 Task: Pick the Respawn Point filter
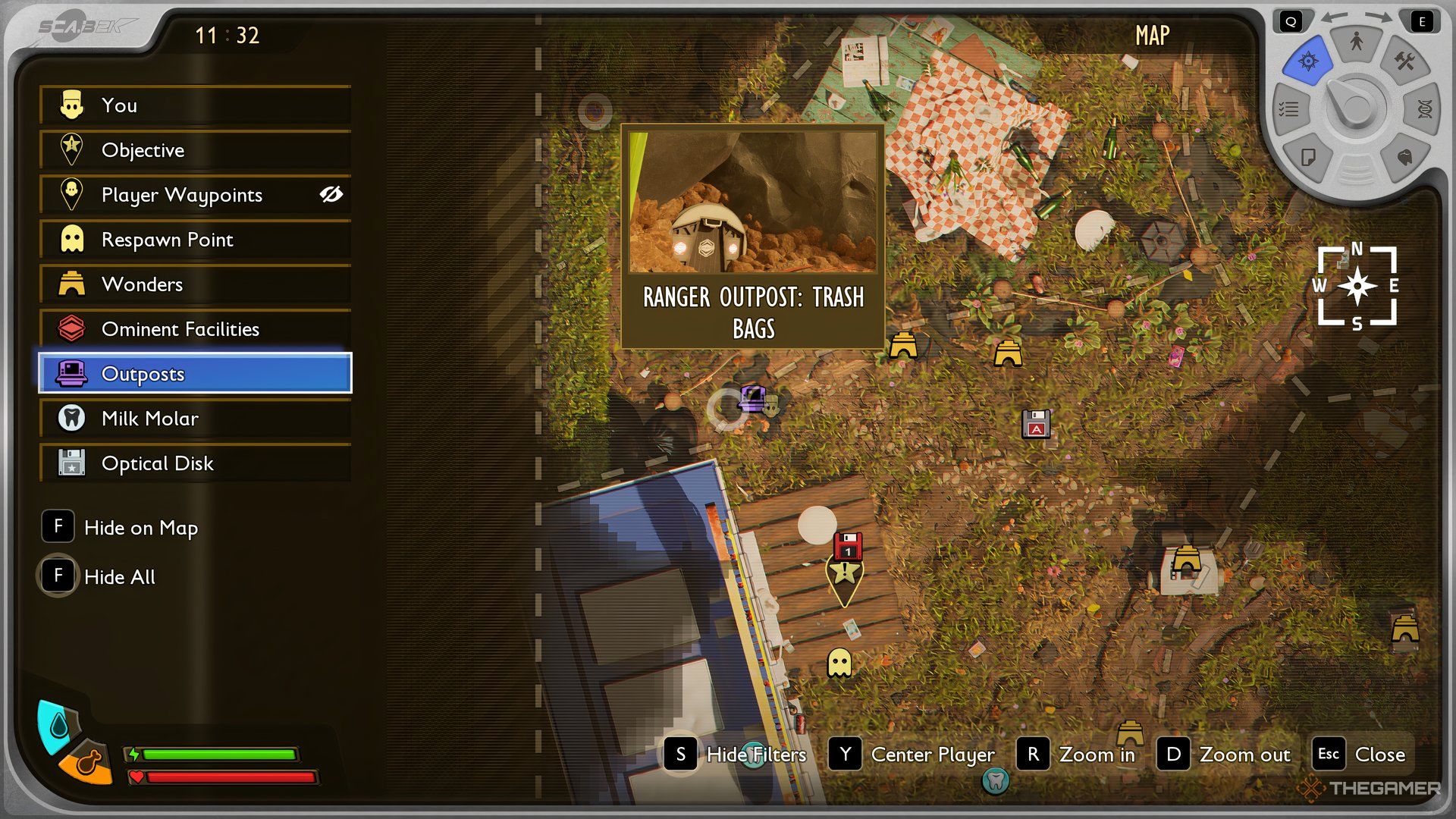point(195,240)
